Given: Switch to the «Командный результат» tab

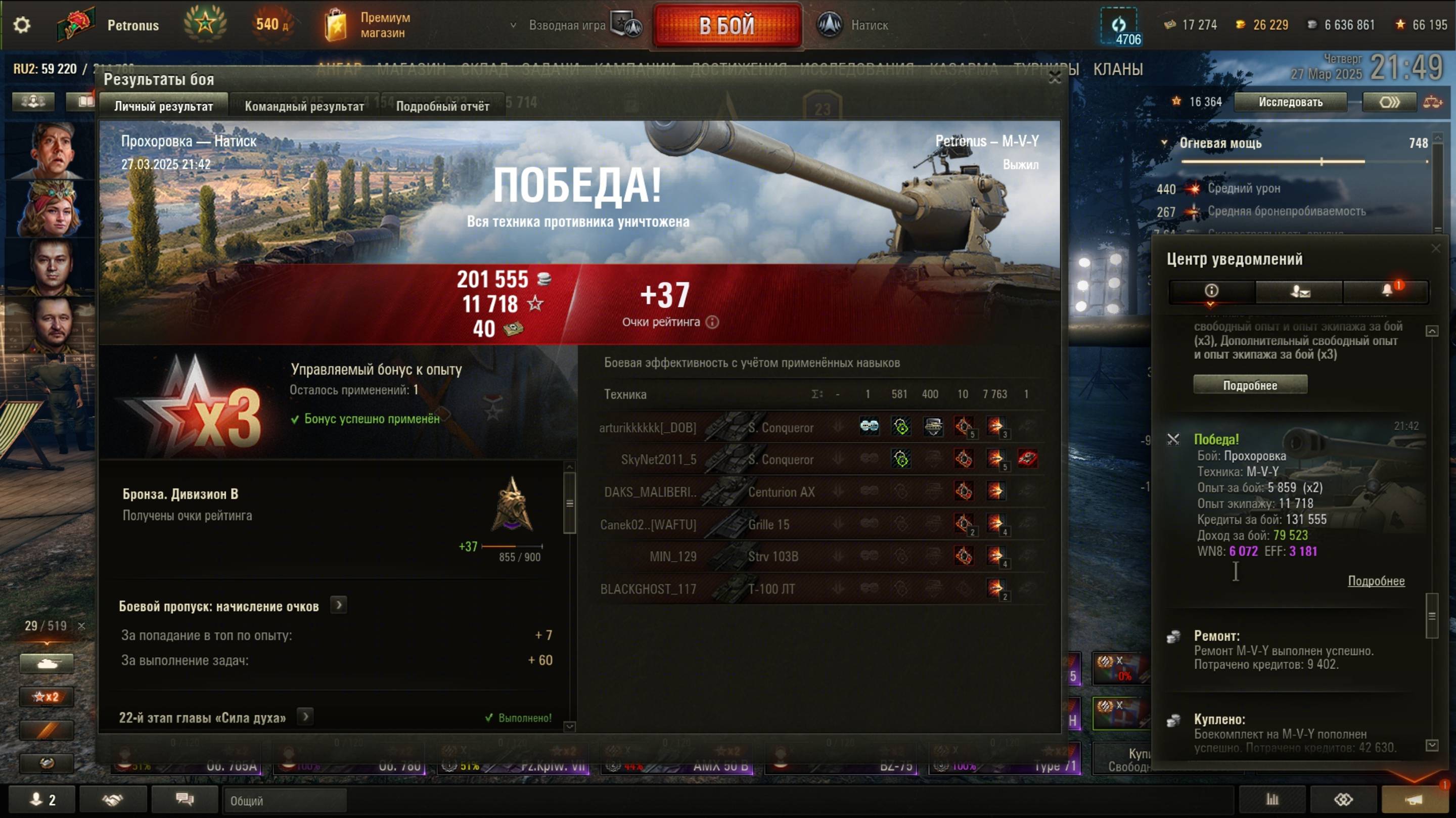Looking at the screenshot, I should tap(304, 106).
